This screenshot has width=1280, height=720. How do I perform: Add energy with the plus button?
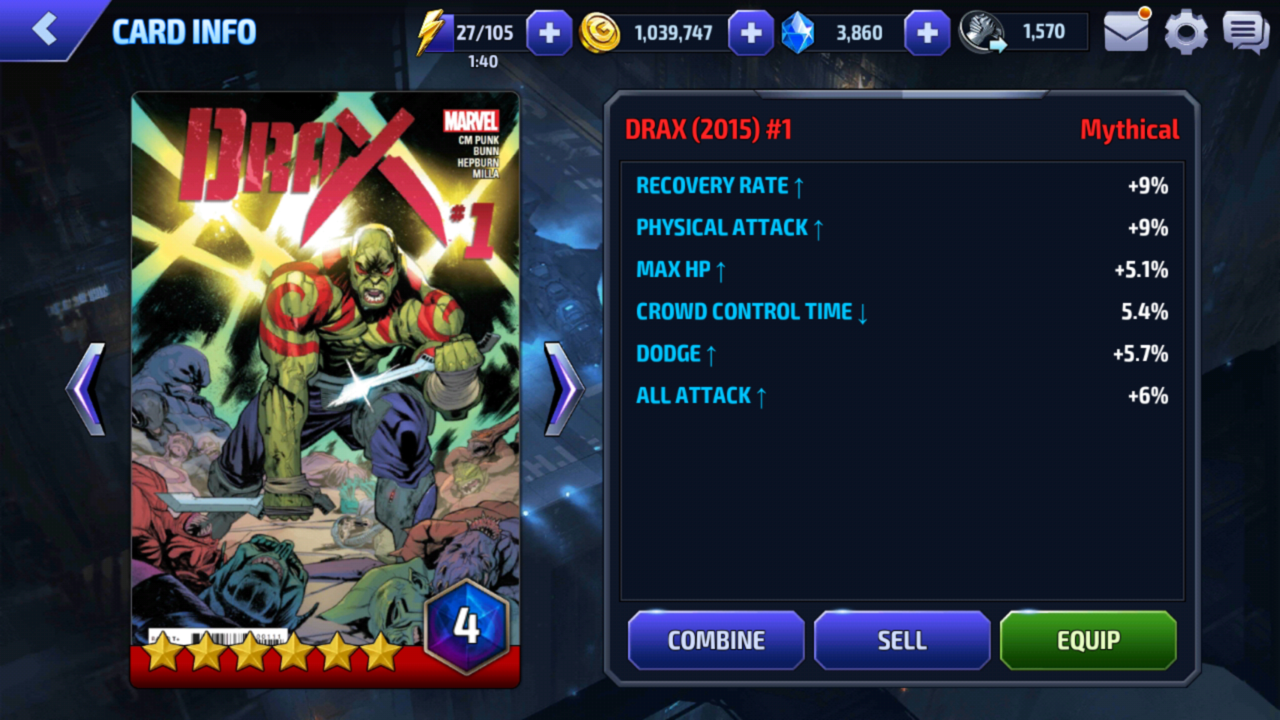549,33
